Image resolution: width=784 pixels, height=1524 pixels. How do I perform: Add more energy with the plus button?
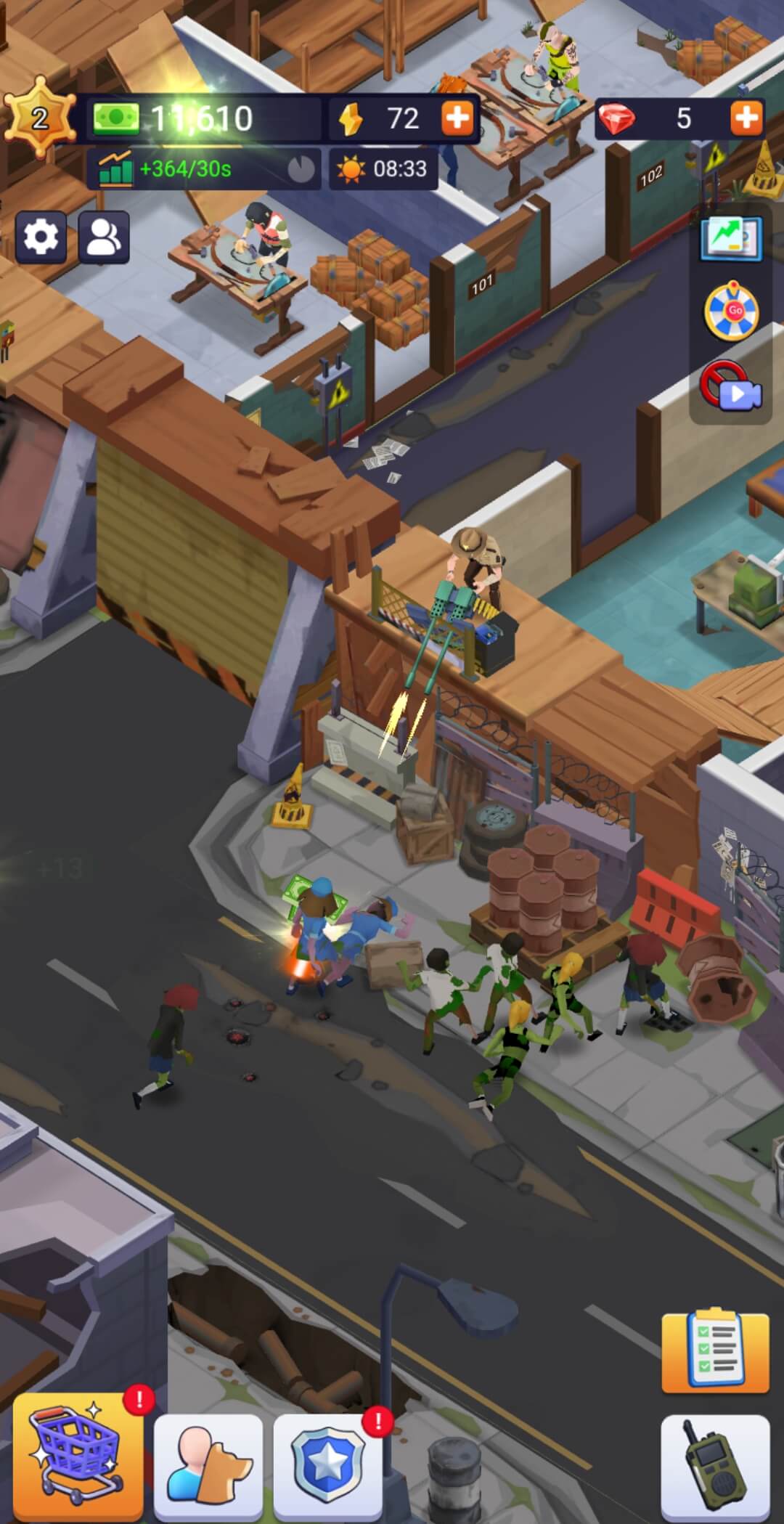tap(457, 118)
